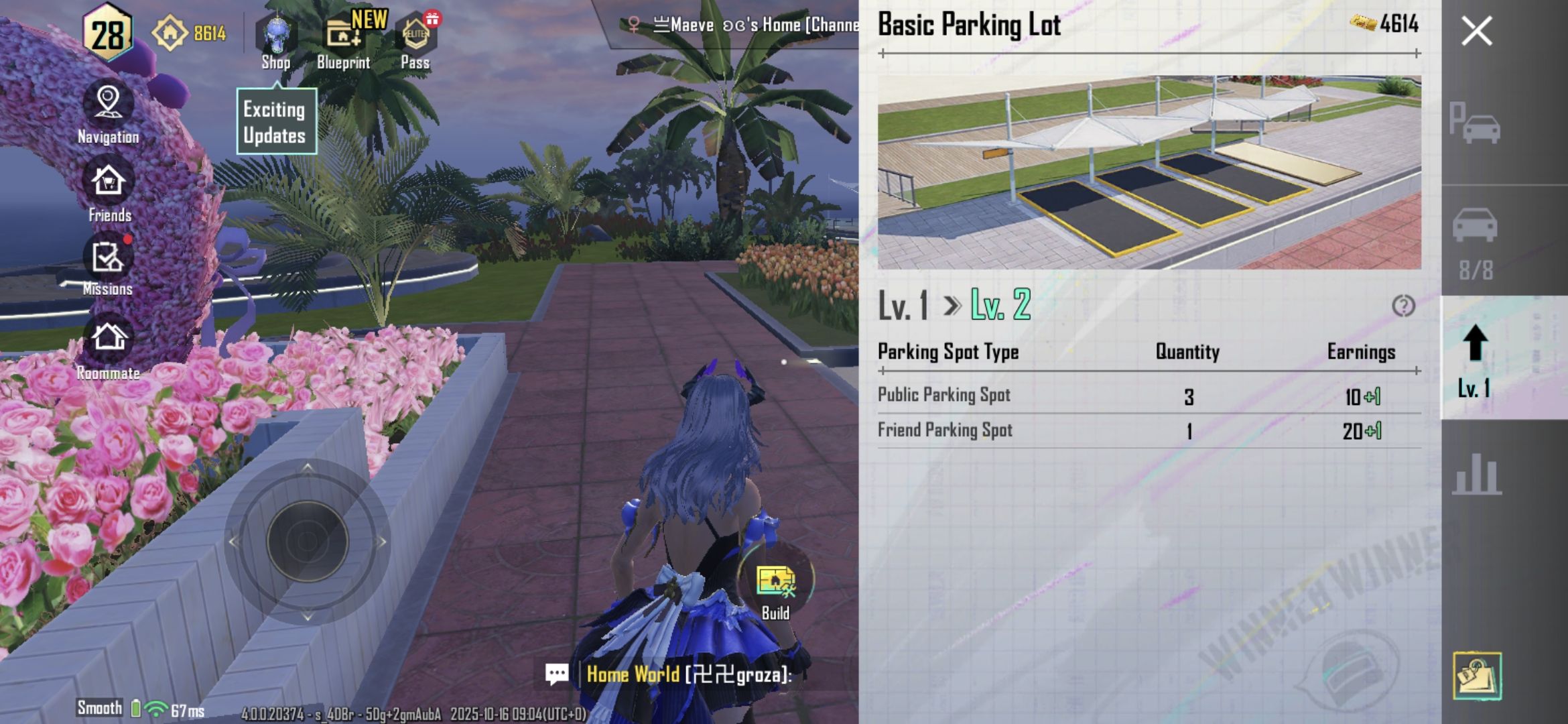Screen dimensions: 1568x724
Task: Tap the Build button
Action: tap(775, 588)
